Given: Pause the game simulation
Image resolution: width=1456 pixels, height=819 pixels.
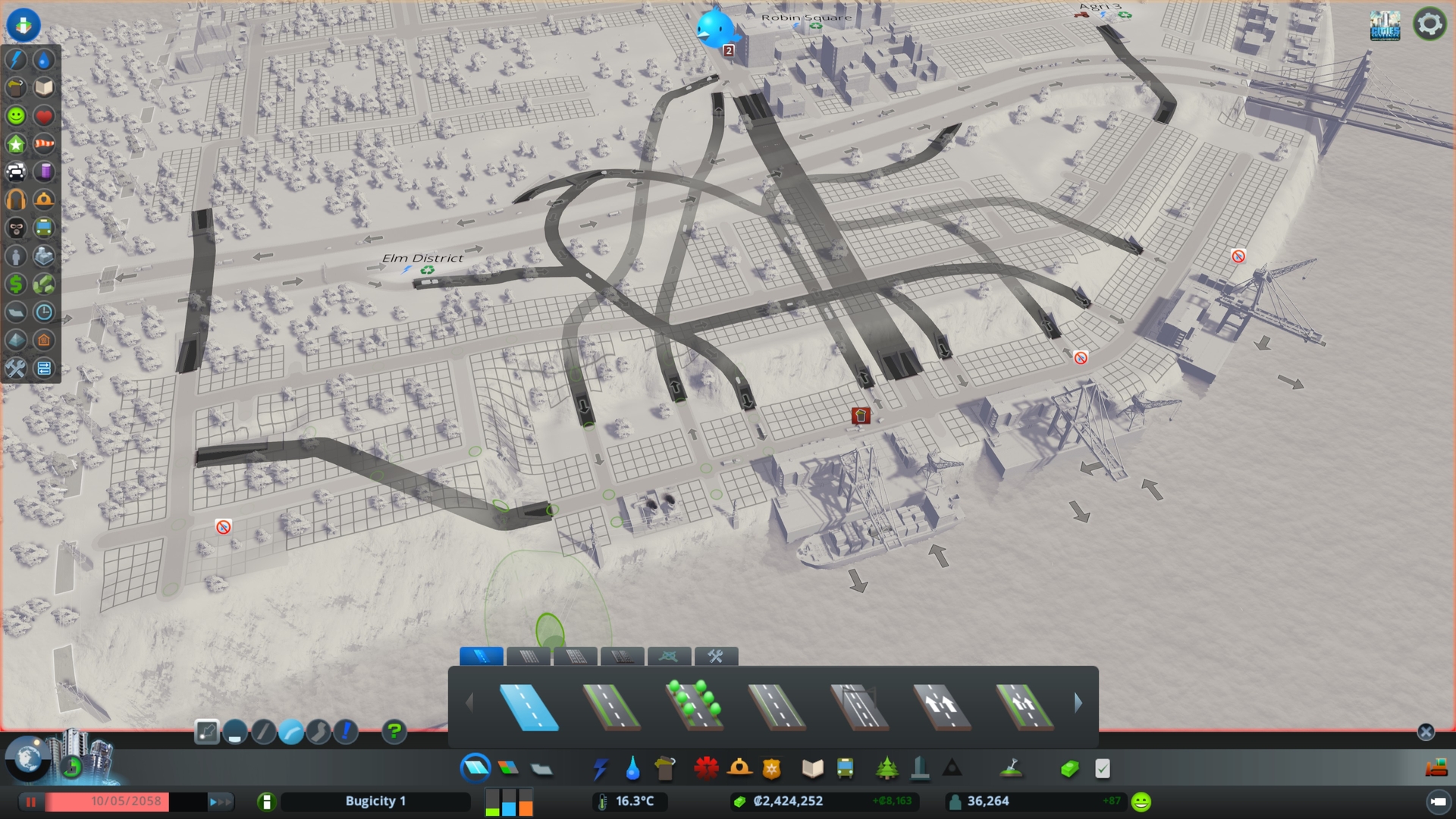Looking at the screenshot, I should coord(30,802).
